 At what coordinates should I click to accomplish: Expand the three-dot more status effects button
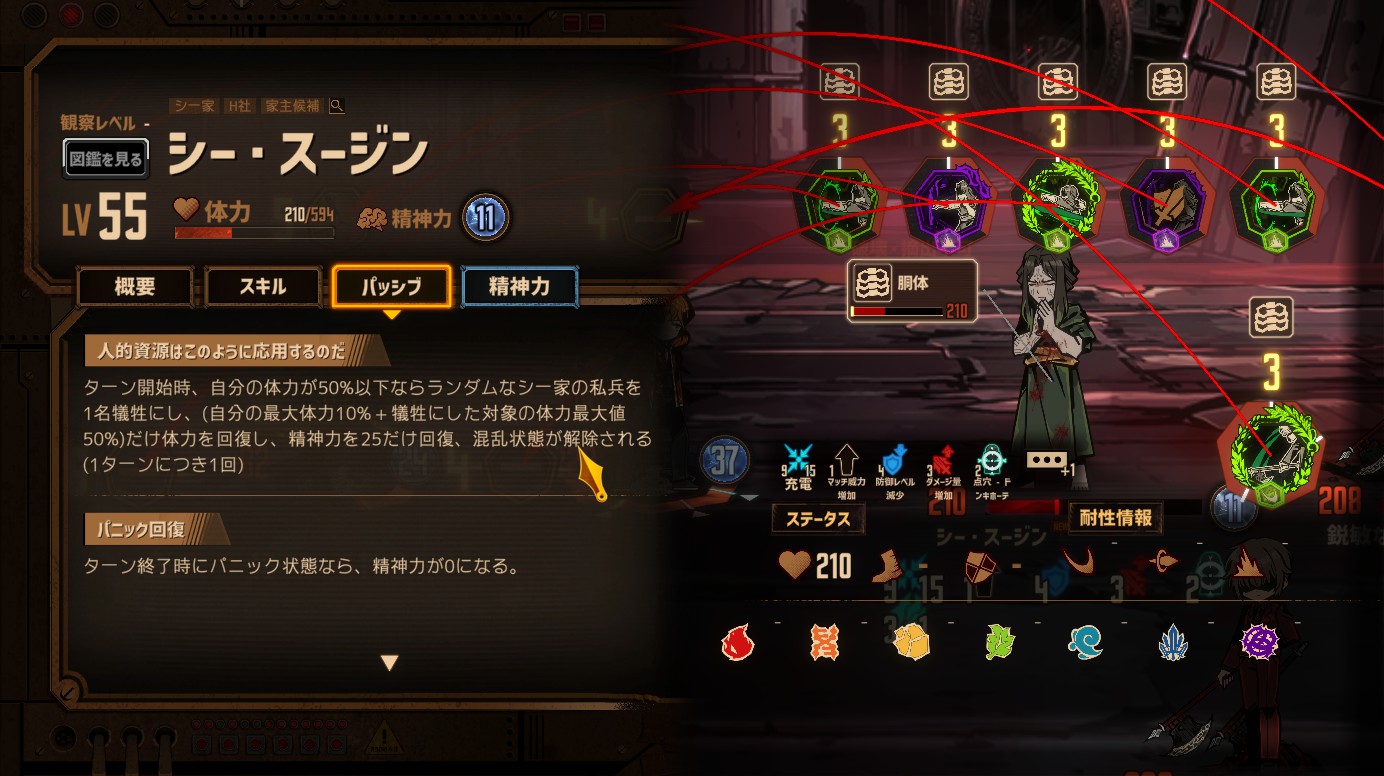coord(1046,461)
